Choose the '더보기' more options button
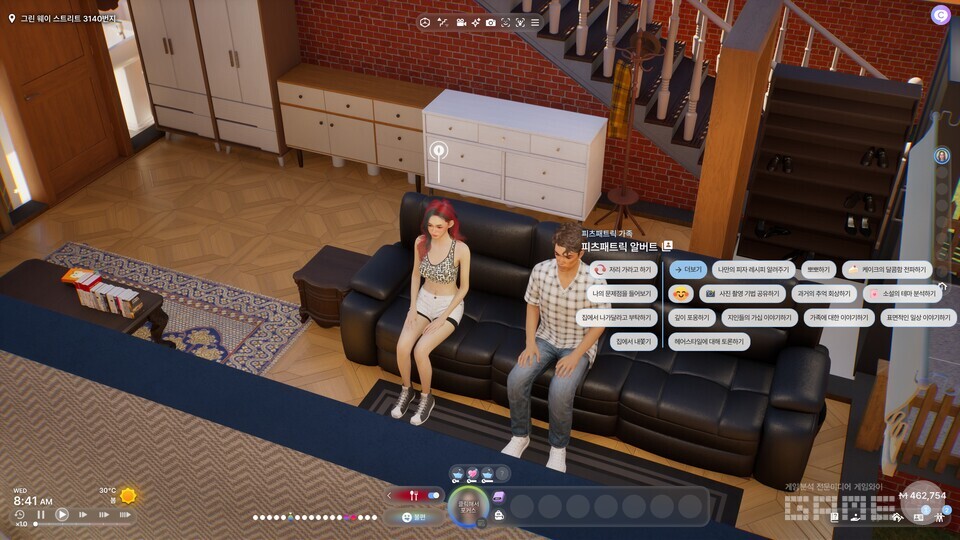The image size is (960, 540). coord(689,269)
